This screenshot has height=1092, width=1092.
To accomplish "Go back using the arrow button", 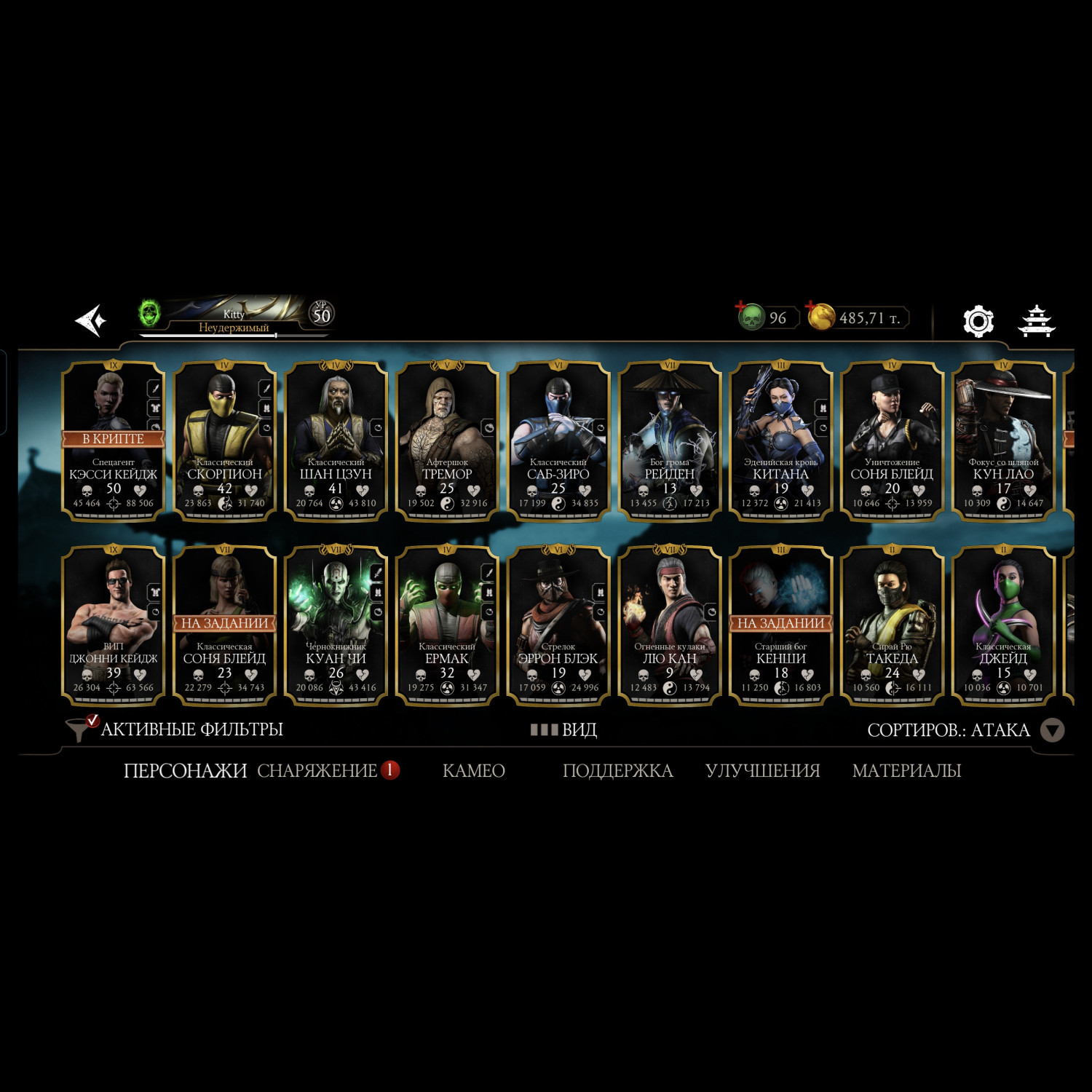I will pos(91,320).
